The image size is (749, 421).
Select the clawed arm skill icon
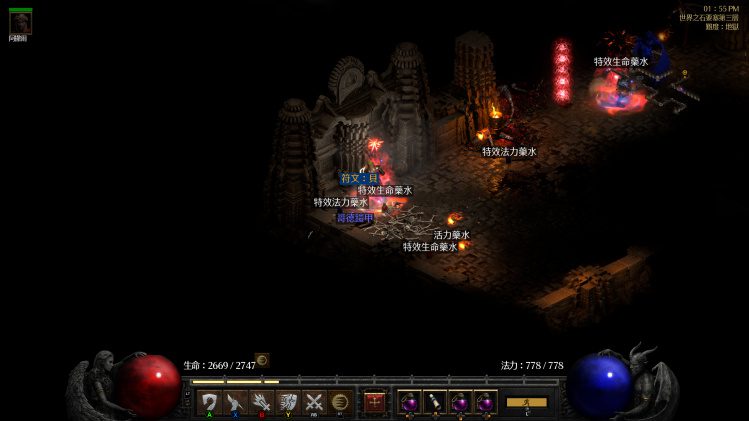pos(235,402)
